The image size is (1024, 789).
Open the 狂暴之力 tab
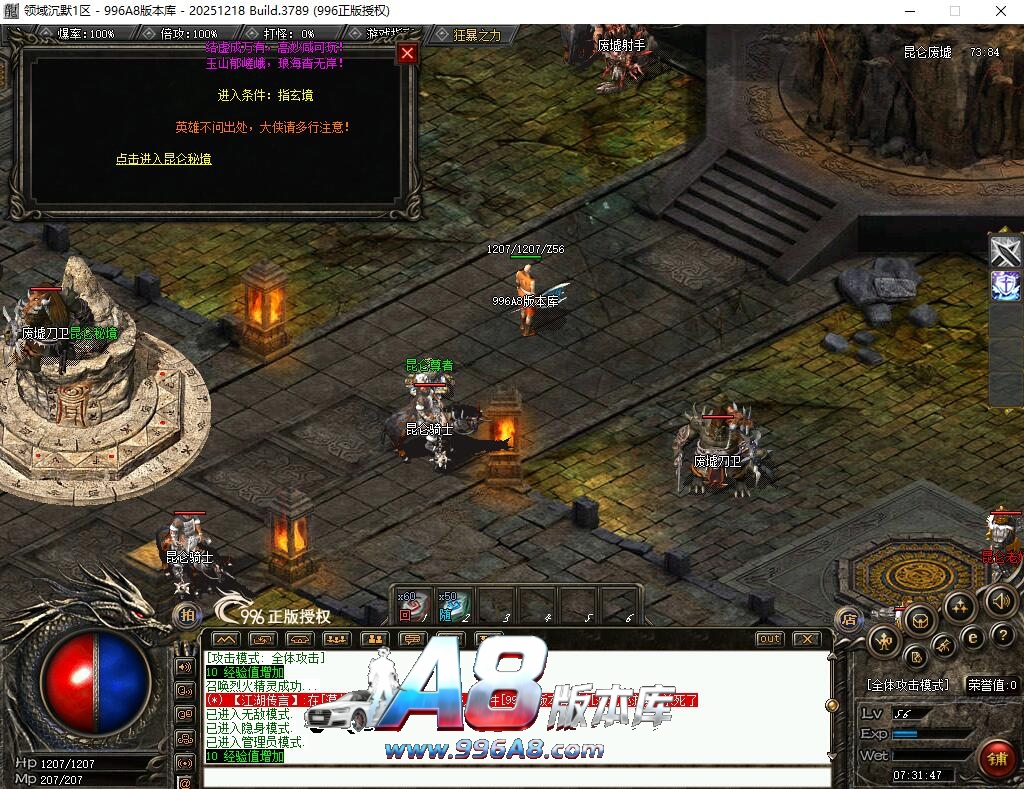(476, 35)
